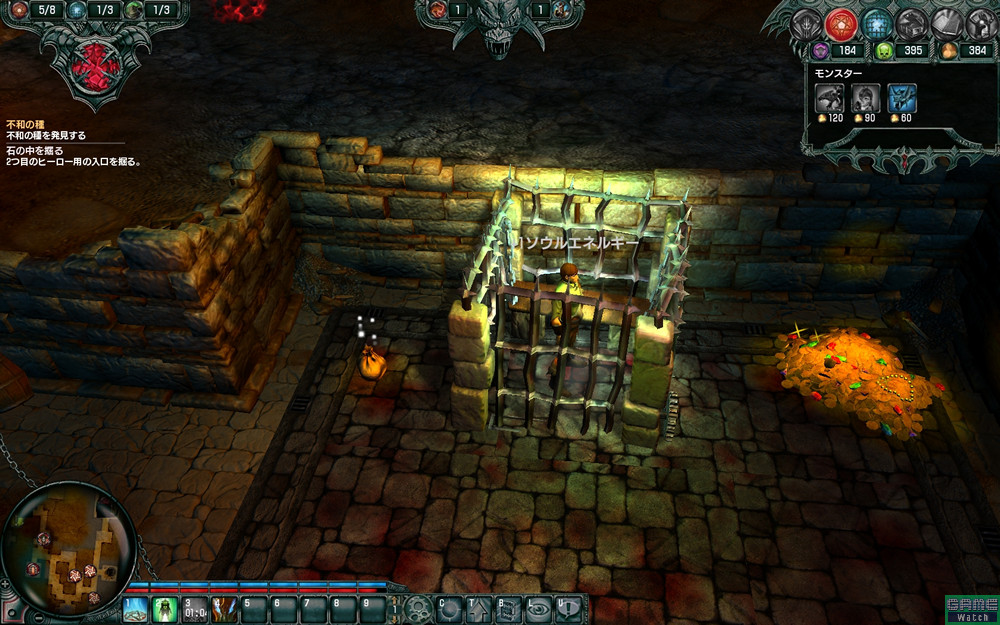This screenshot has height=625, width=1000.
Task: Open the blue cage prison category
Action: click(x=876, y=23)
